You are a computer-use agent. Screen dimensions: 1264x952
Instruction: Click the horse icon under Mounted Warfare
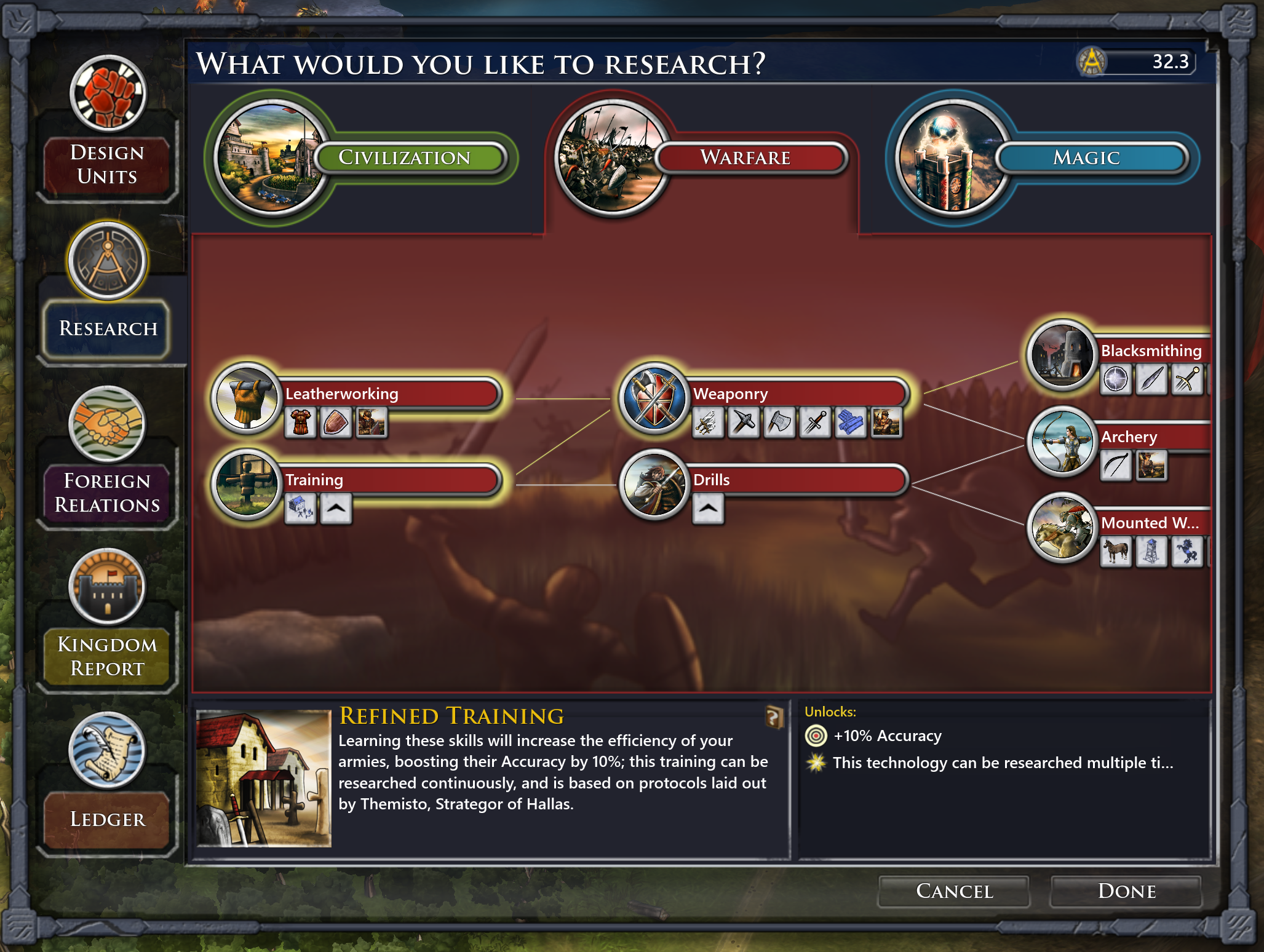click(x=1116, y=550)
